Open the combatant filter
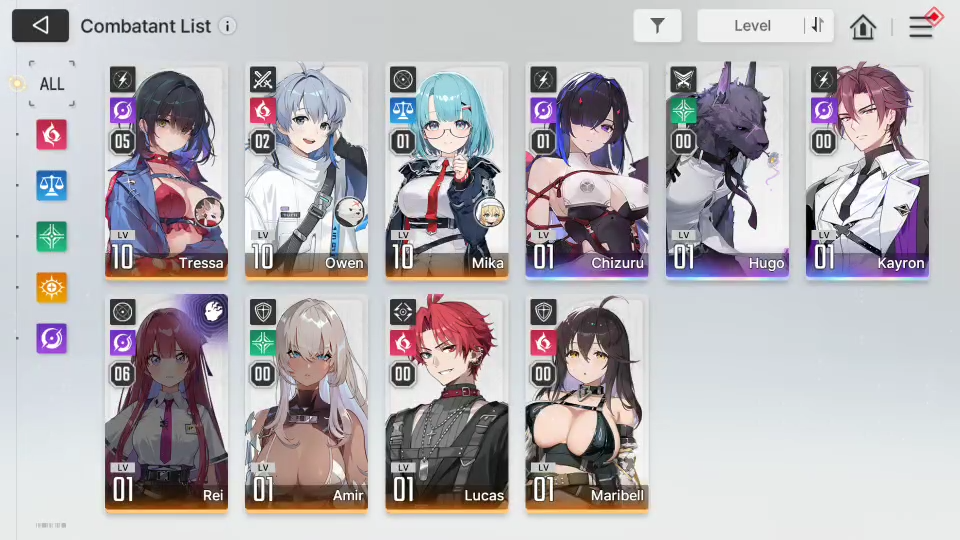Viewport: 960px width, 540px height. (657, 26)
